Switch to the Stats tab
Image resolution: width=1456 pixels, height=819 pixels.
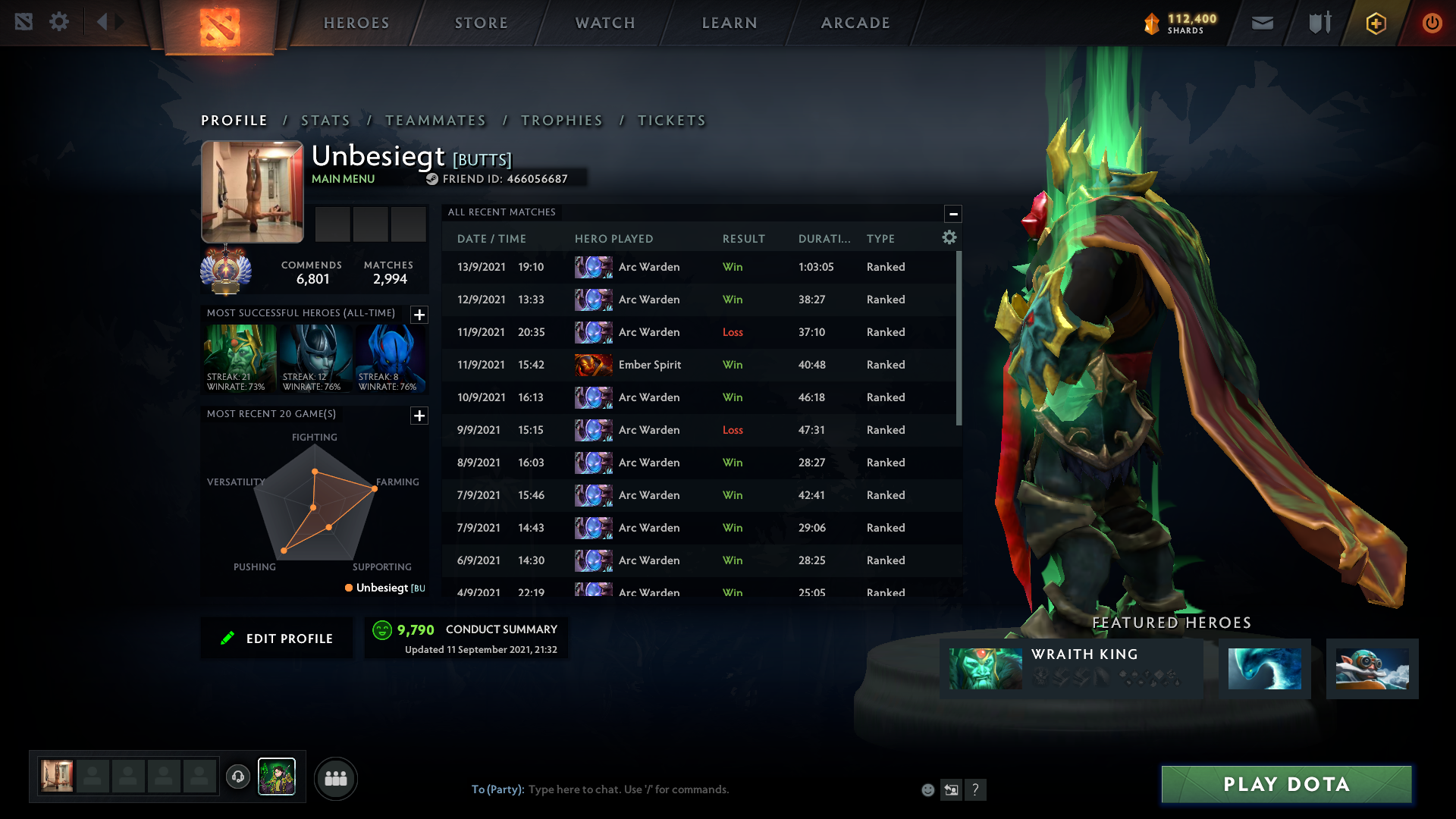point(325,121)
